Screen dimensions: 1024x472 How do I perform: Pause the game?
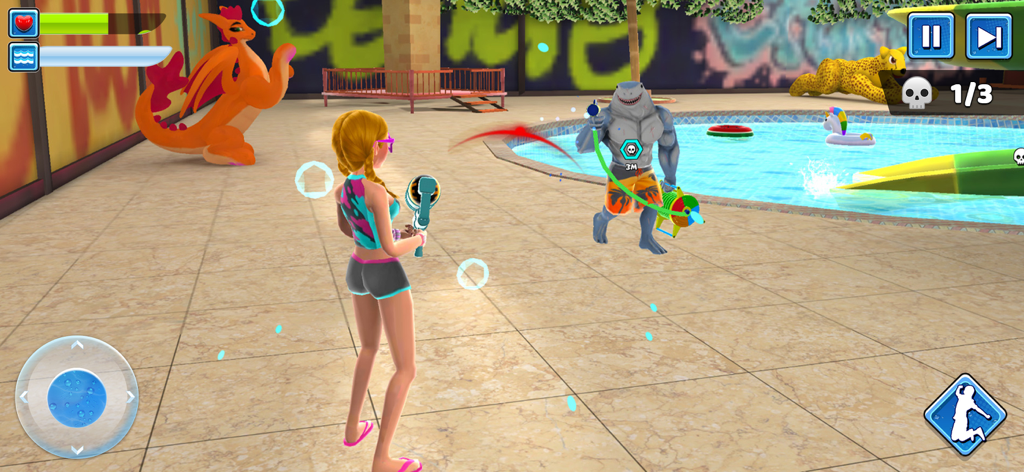[x=930, y=37]
